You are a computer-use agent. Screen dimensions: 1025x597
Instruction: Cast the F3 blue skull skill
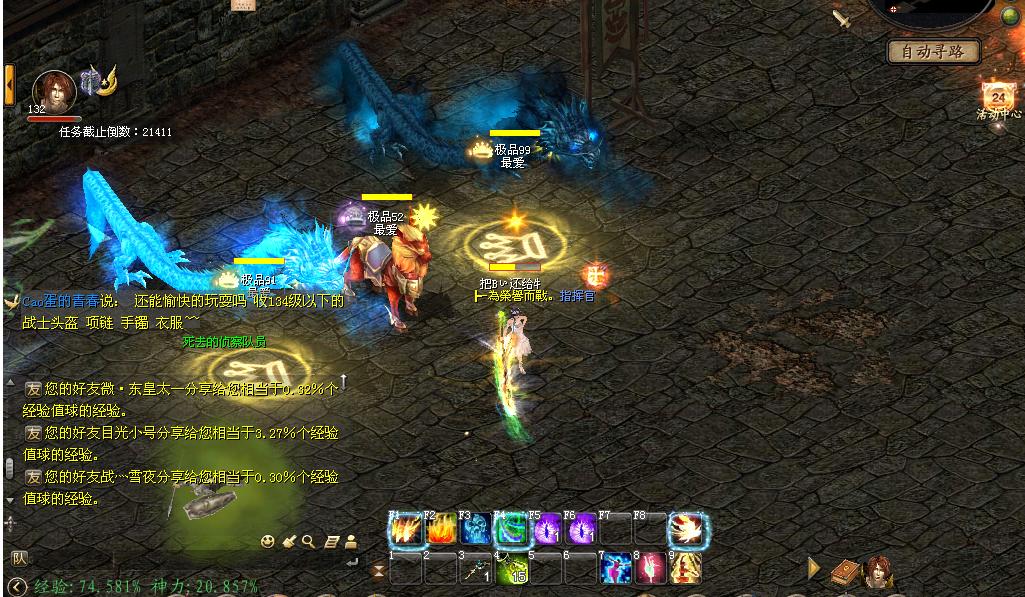pos(476,529)
